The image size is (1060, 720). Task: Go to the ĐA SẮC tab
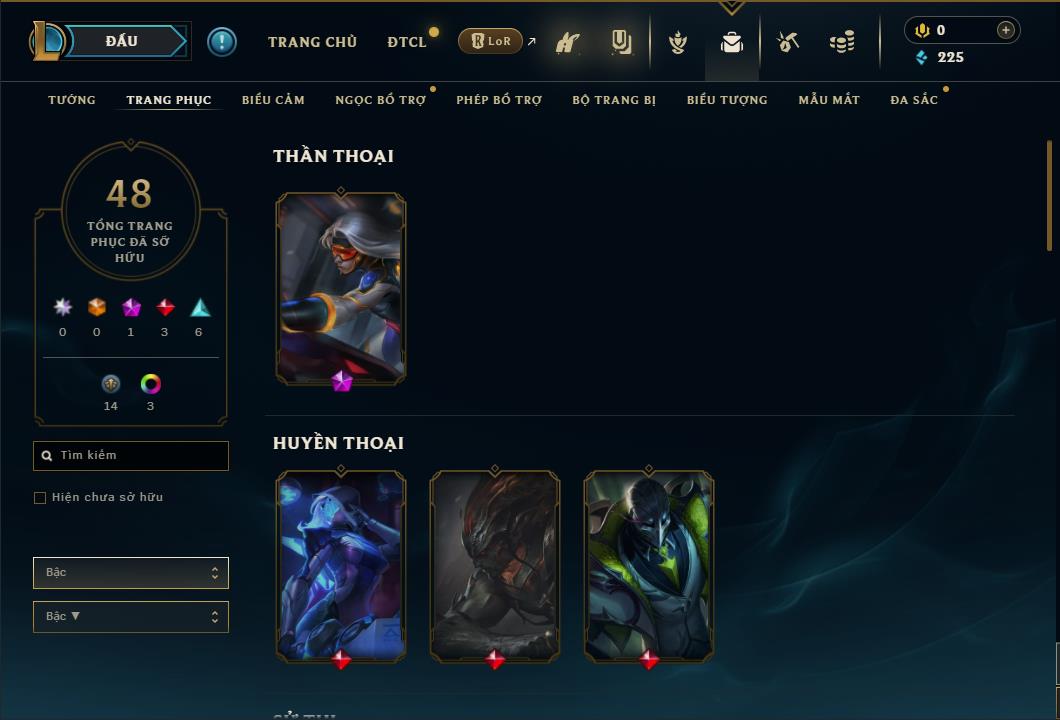pos(914,100)
